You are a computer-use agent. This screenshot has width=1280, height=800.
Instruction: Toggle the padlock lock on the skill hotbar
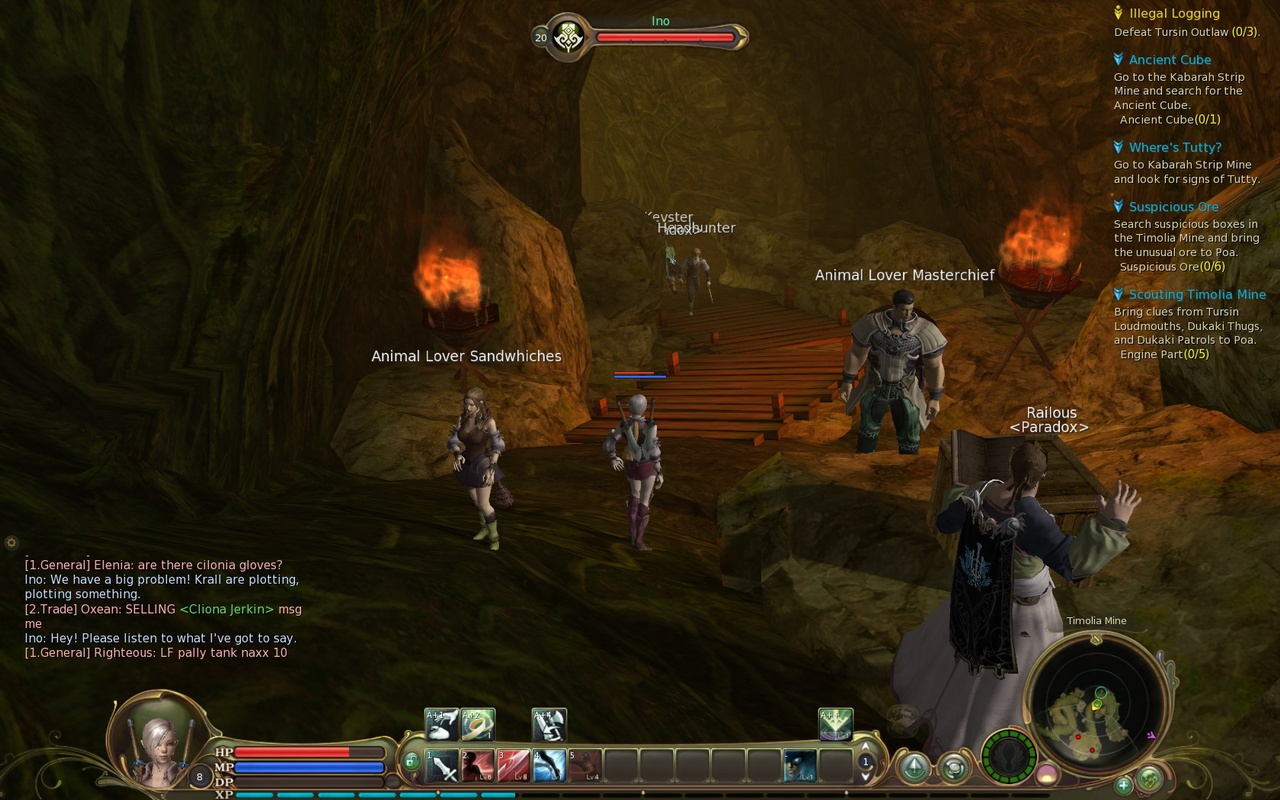pos(410,760)
